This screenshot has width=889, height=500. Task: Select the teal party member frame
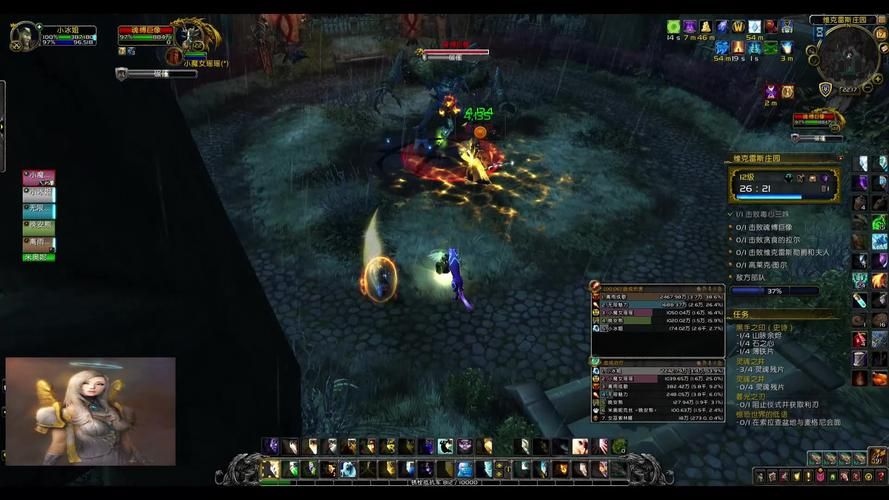click(39, 209)
